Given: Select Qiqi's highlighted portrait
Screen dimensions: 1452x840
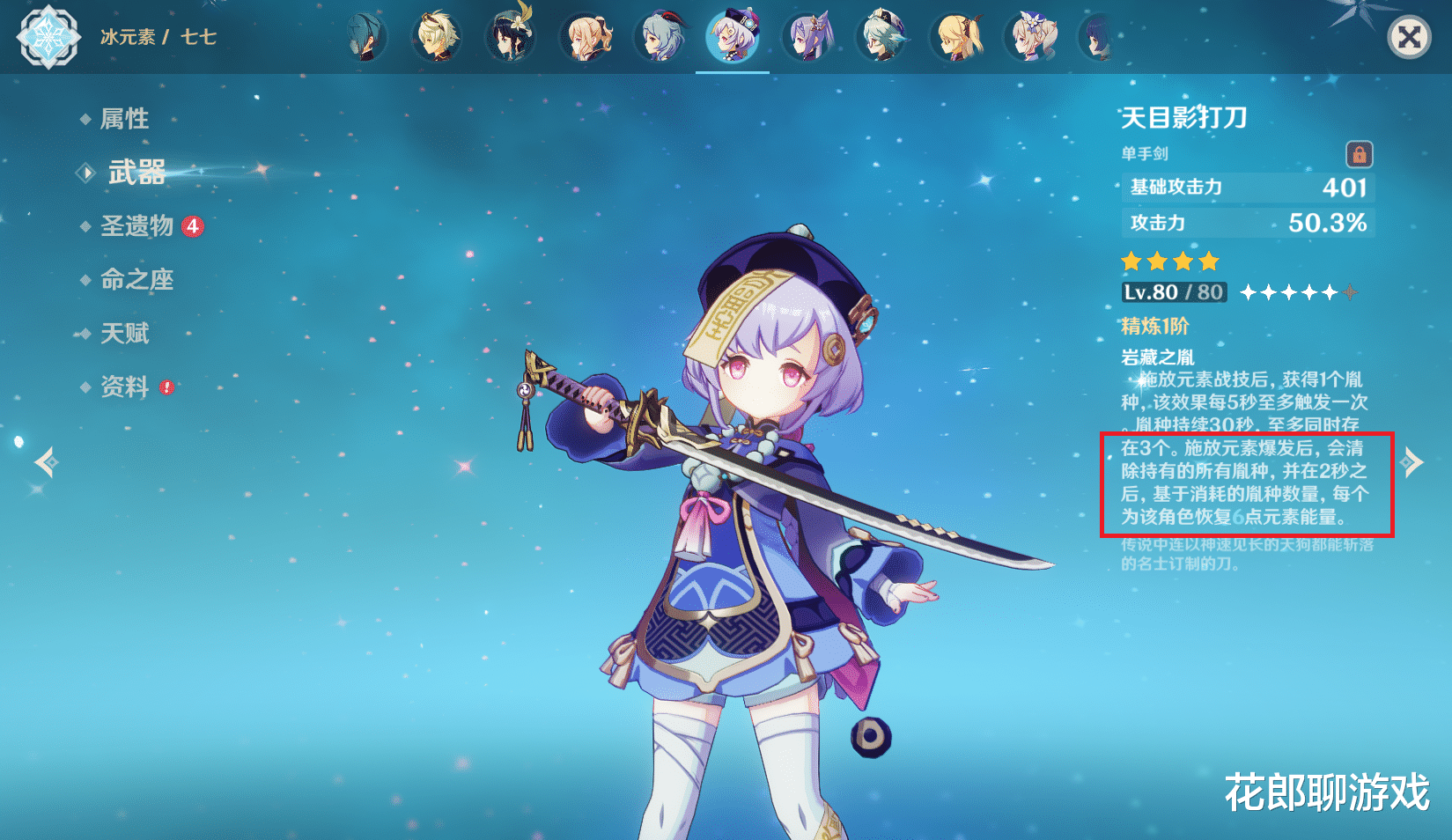Looking at the screenshot, I should (733, 38).
